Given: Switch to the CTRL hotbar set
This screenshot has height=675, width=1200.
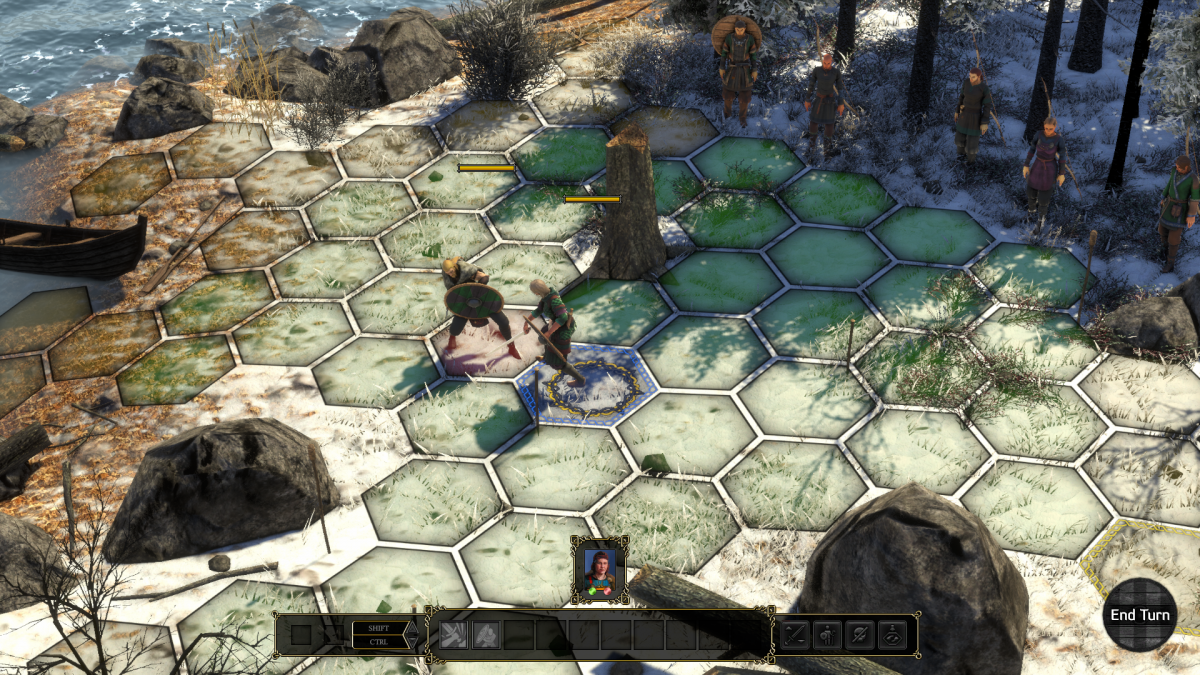Looking at the screenshot, I should 378,642.
